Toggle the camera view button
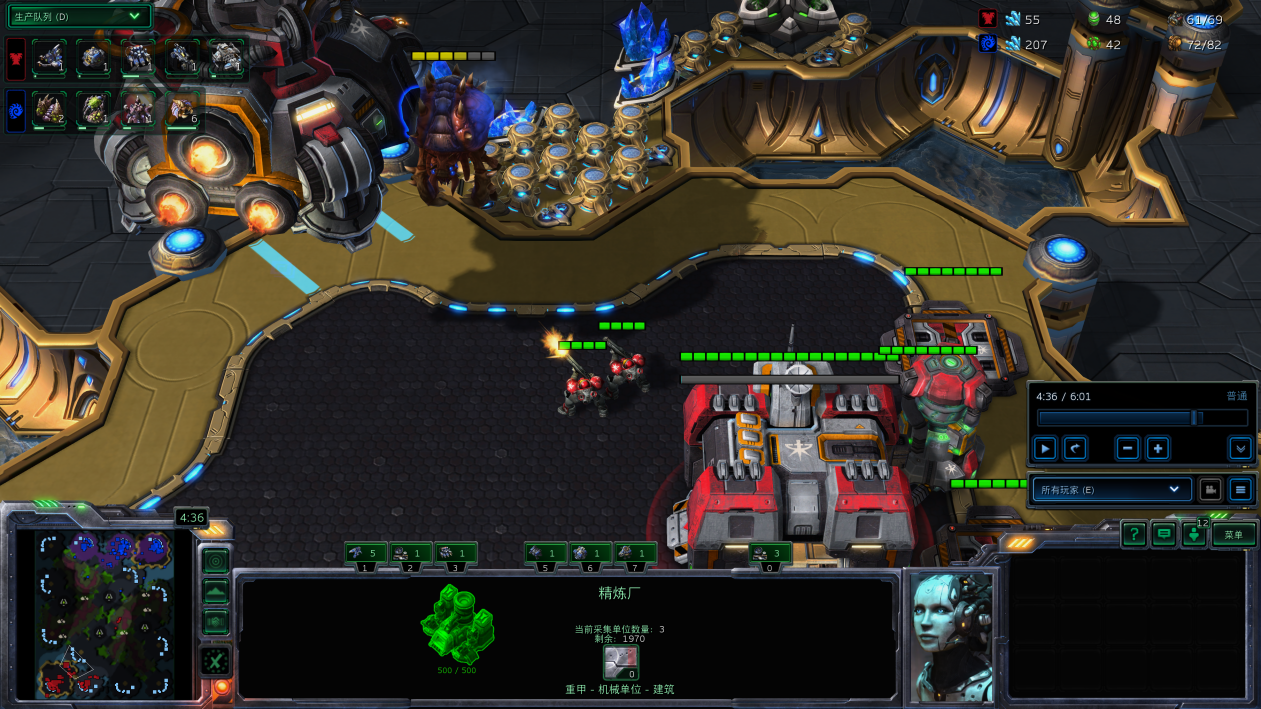The image size is (1261, 709). point(1210,490)
